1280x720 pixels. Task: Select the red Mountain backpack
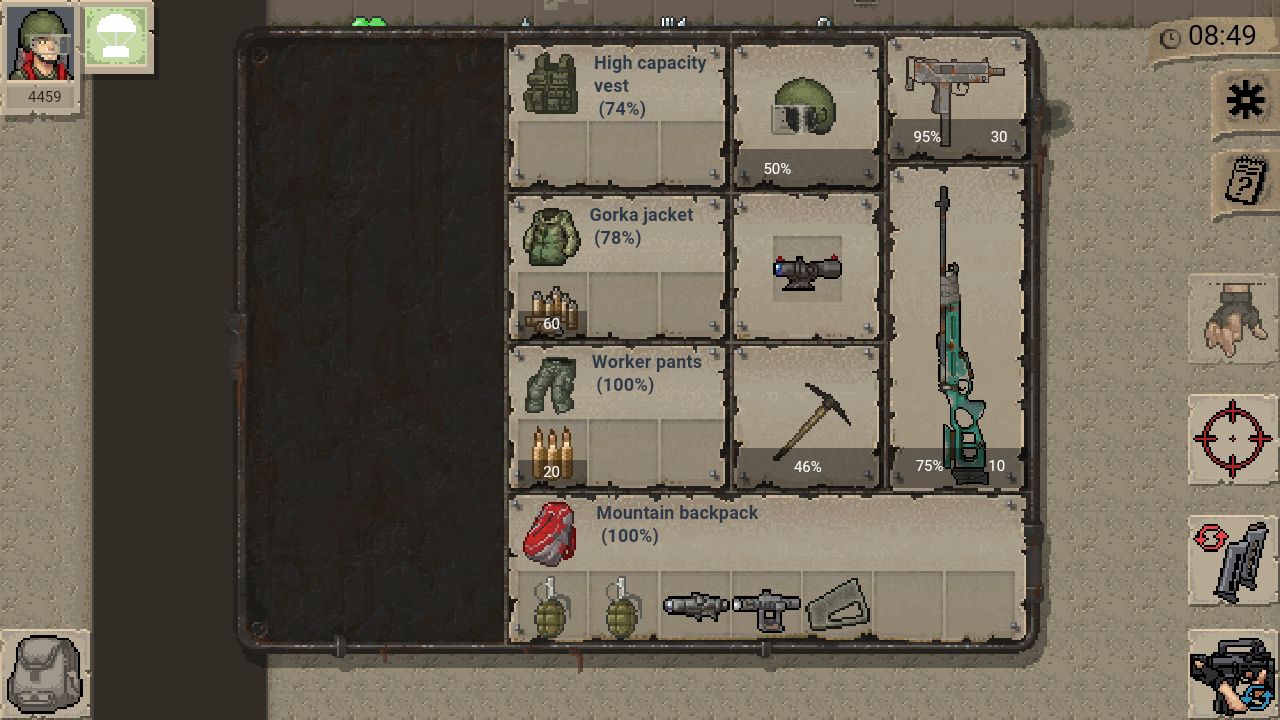[x=550, y=533]
